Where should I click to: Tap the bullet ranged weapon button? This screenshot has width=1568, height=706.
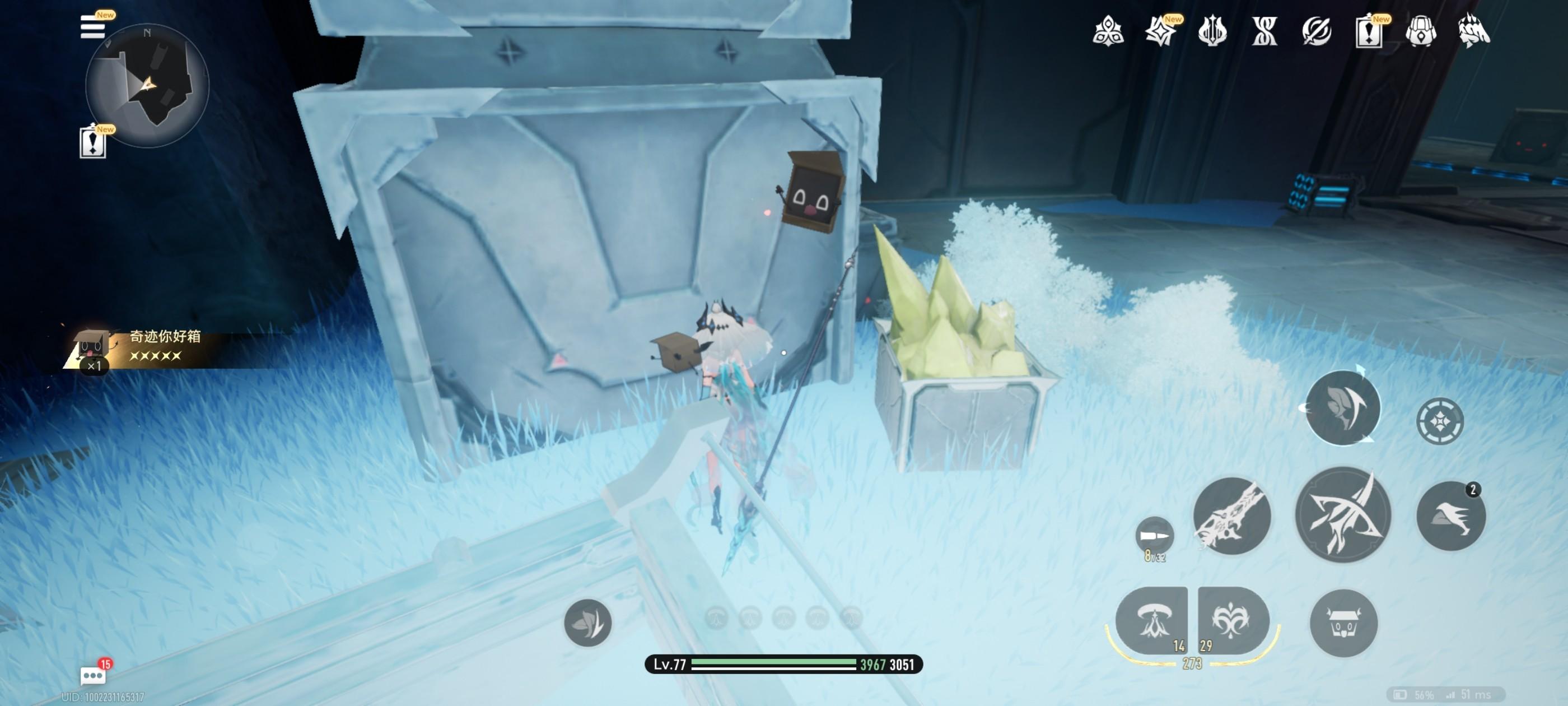click(1154, 536)
